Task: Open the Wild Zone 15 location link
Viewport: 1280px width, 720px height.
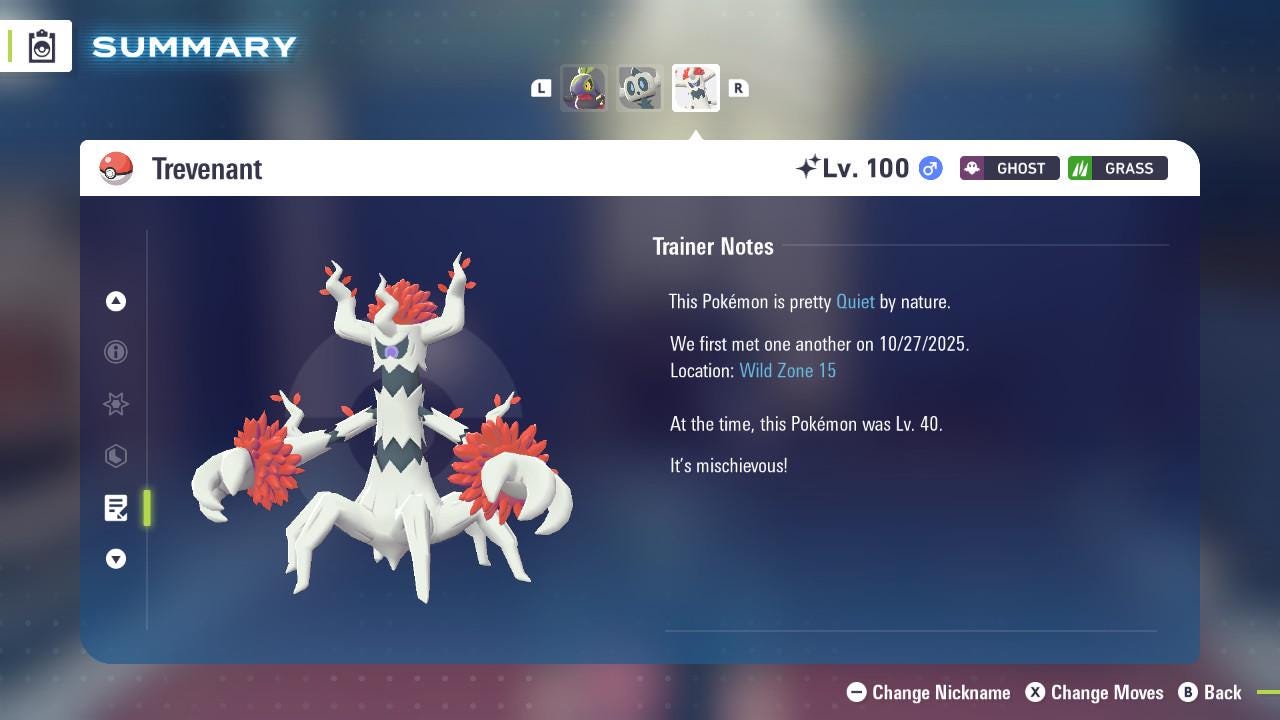Action: (788, 370)
